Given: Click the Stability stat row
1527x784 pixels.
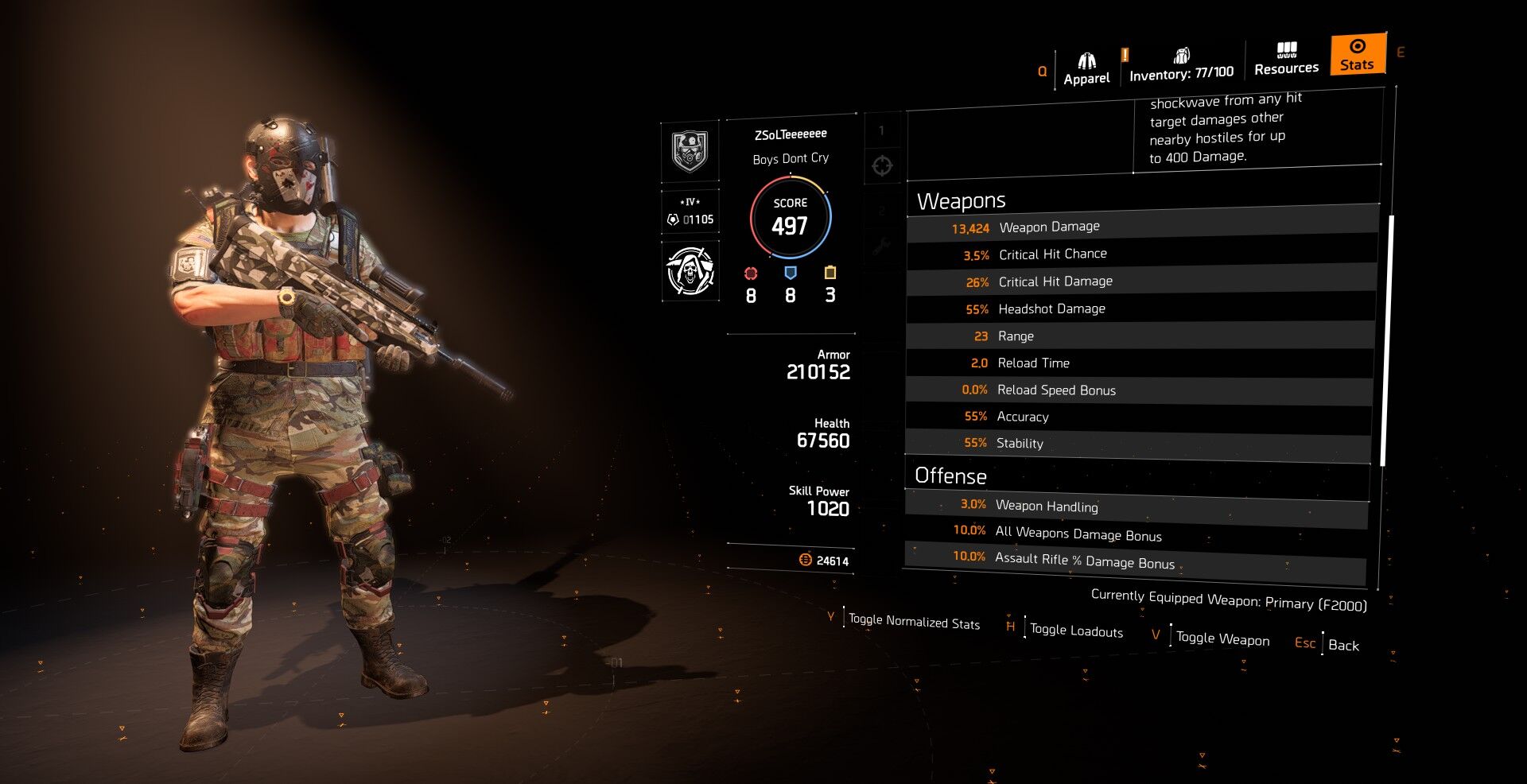Looking at the screenshot, I should (1139, 443).
